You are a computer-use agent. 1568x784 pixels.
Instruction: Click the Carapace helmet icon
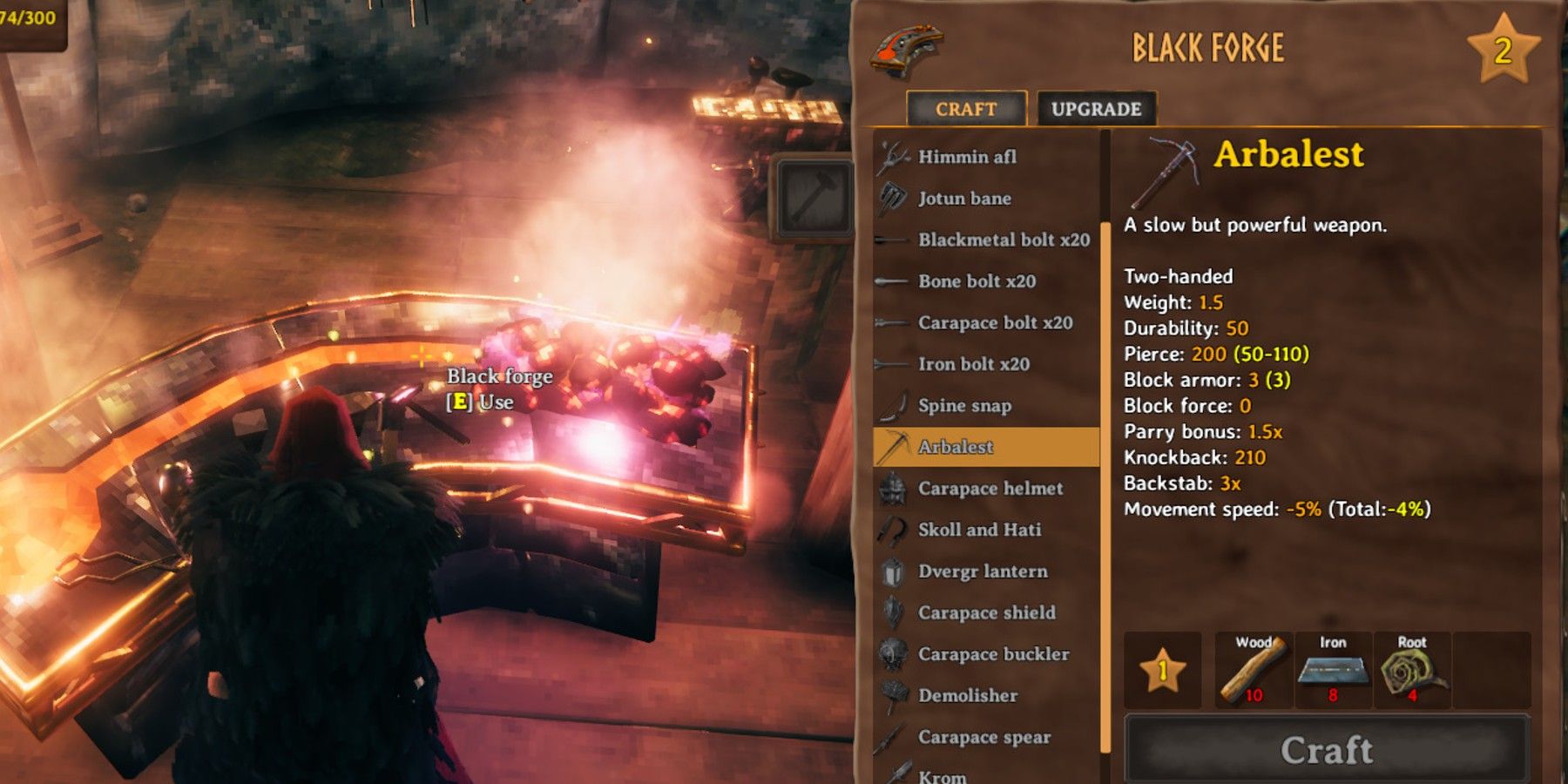tap(894, 489)
